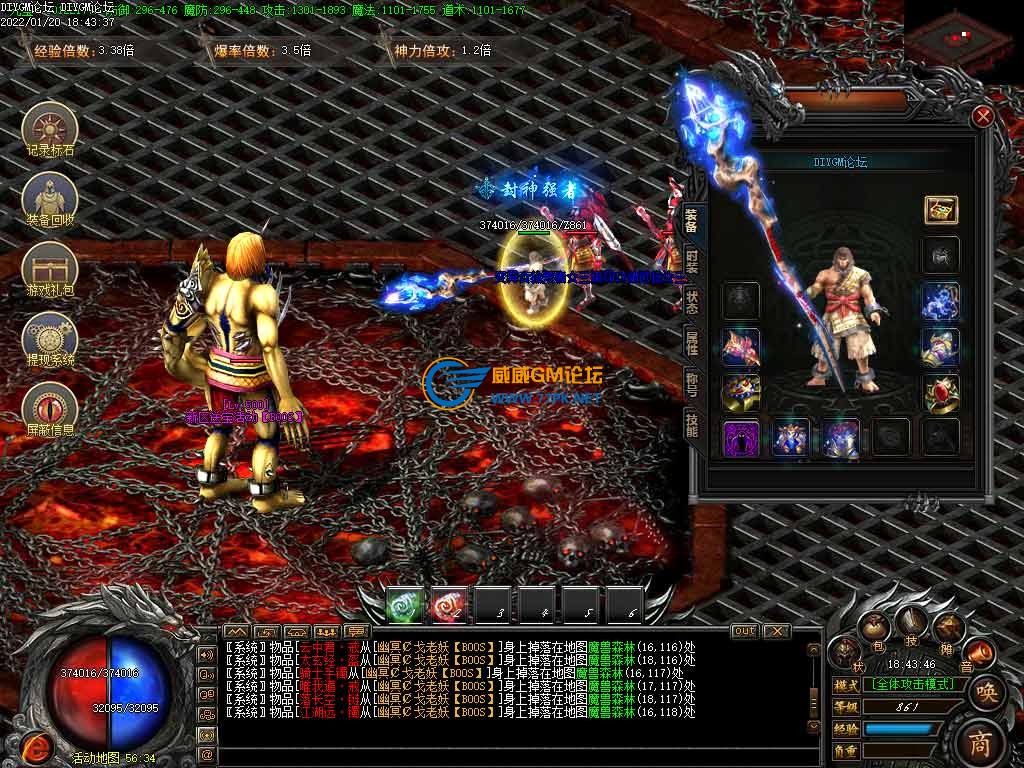Select the purple hooded figure equipment slot

741,438
